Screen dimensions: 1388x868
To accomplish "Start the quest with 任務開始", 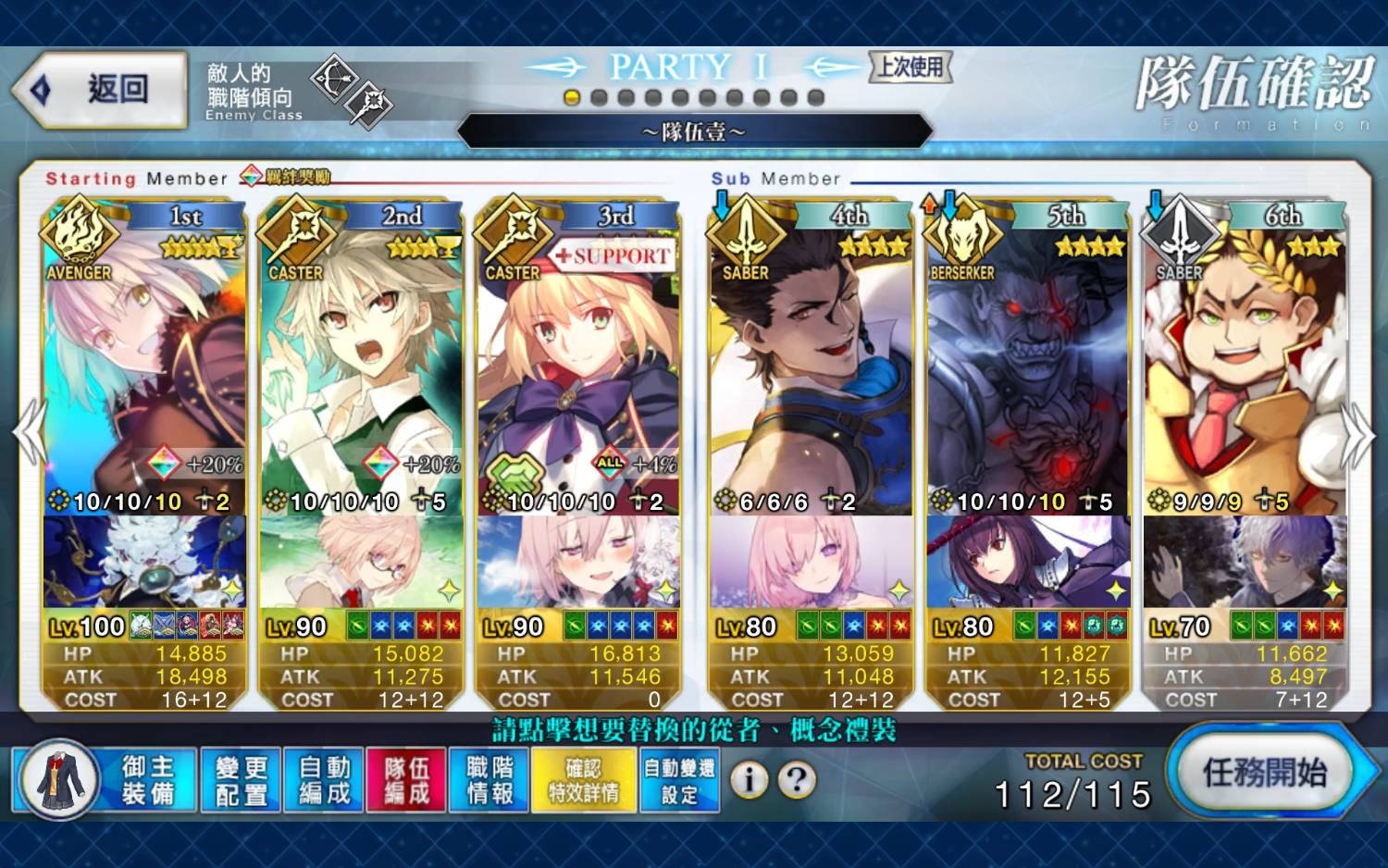I will (1264, 773).
